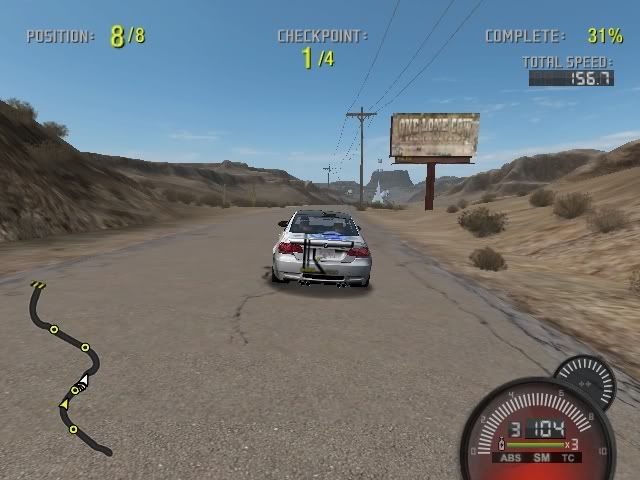Toggle the SM stability indicator
Screen dimensions: 640x480
click(x=541, y=458)
